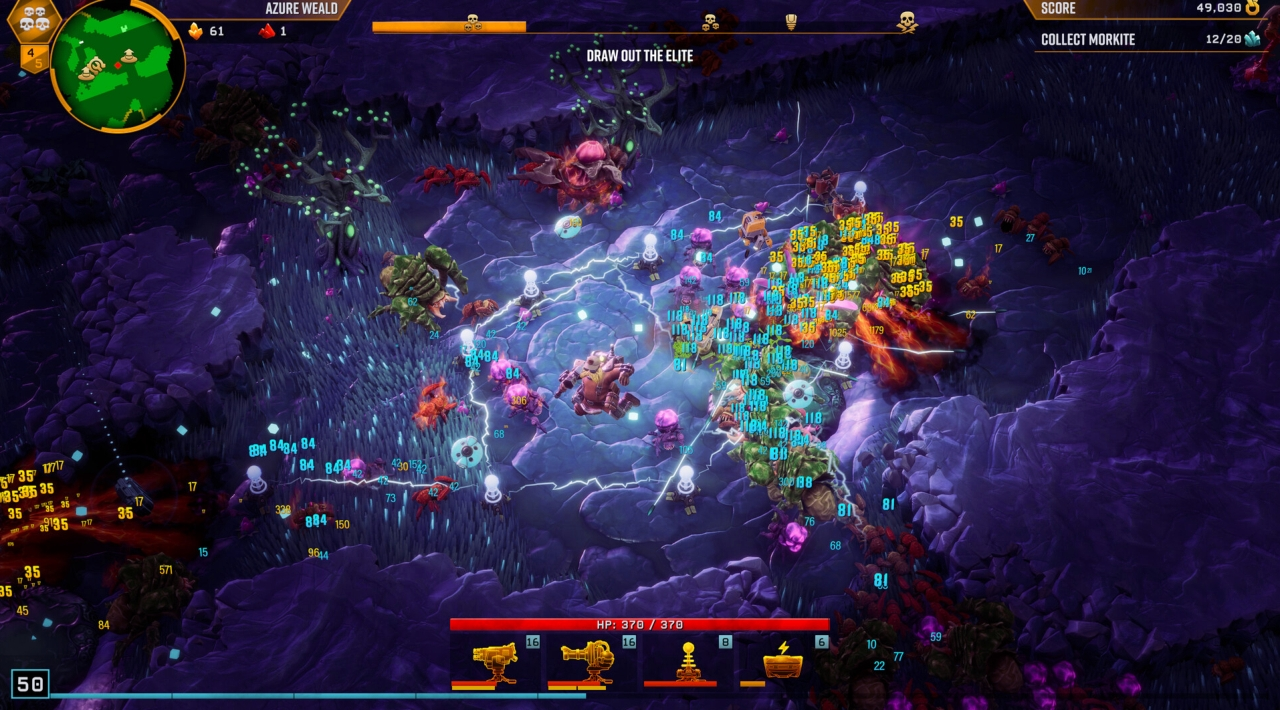The width and height of the screenshot is (1280, 710).
Task: Activate the lightning drone weapon slot
Action: [784, 660]
